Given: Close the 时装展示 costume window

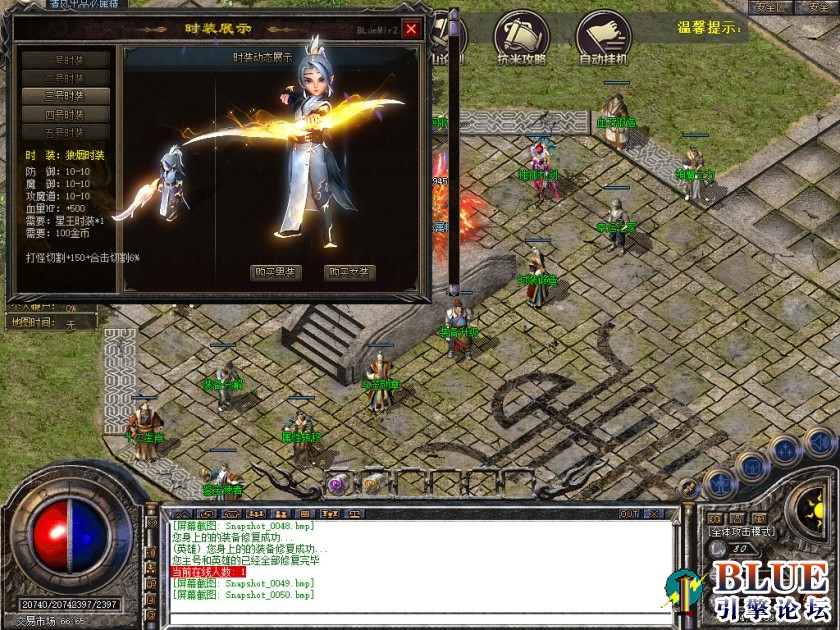Looking at the screenshot, I should 411,29.
